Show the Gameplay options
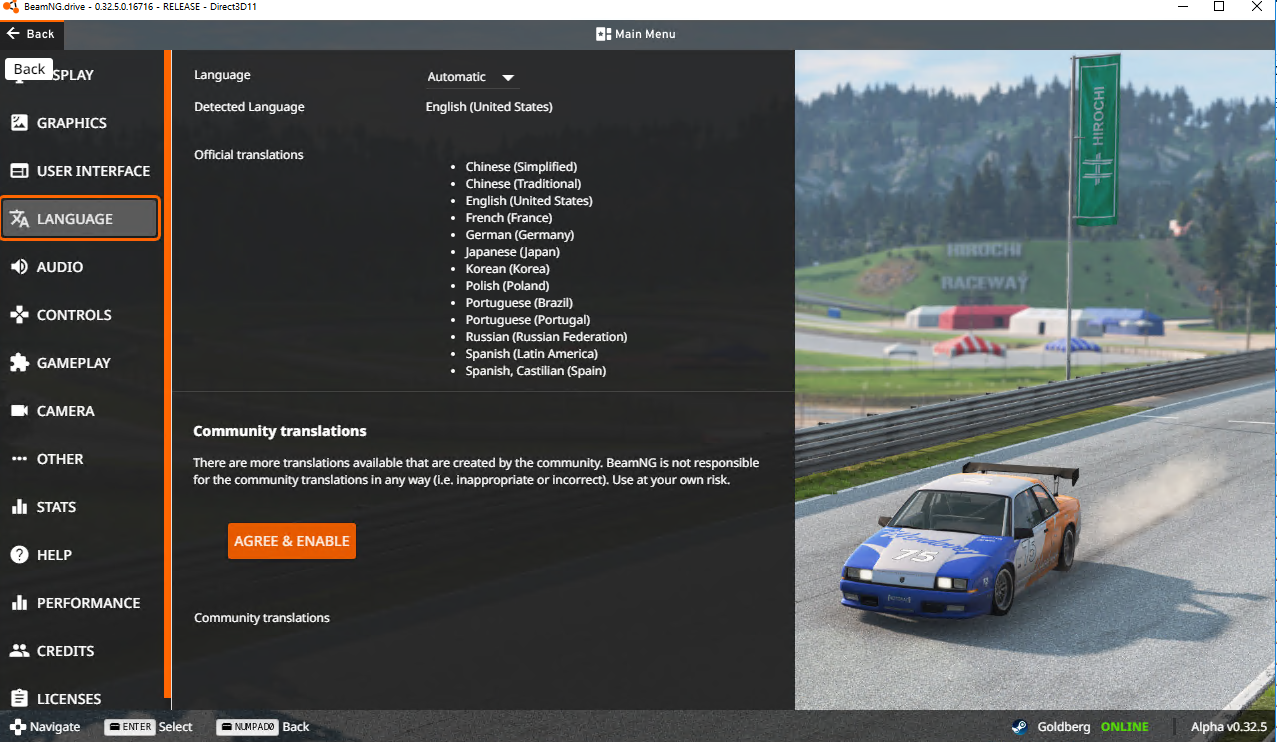1277x742 pixels. point(73,363)
